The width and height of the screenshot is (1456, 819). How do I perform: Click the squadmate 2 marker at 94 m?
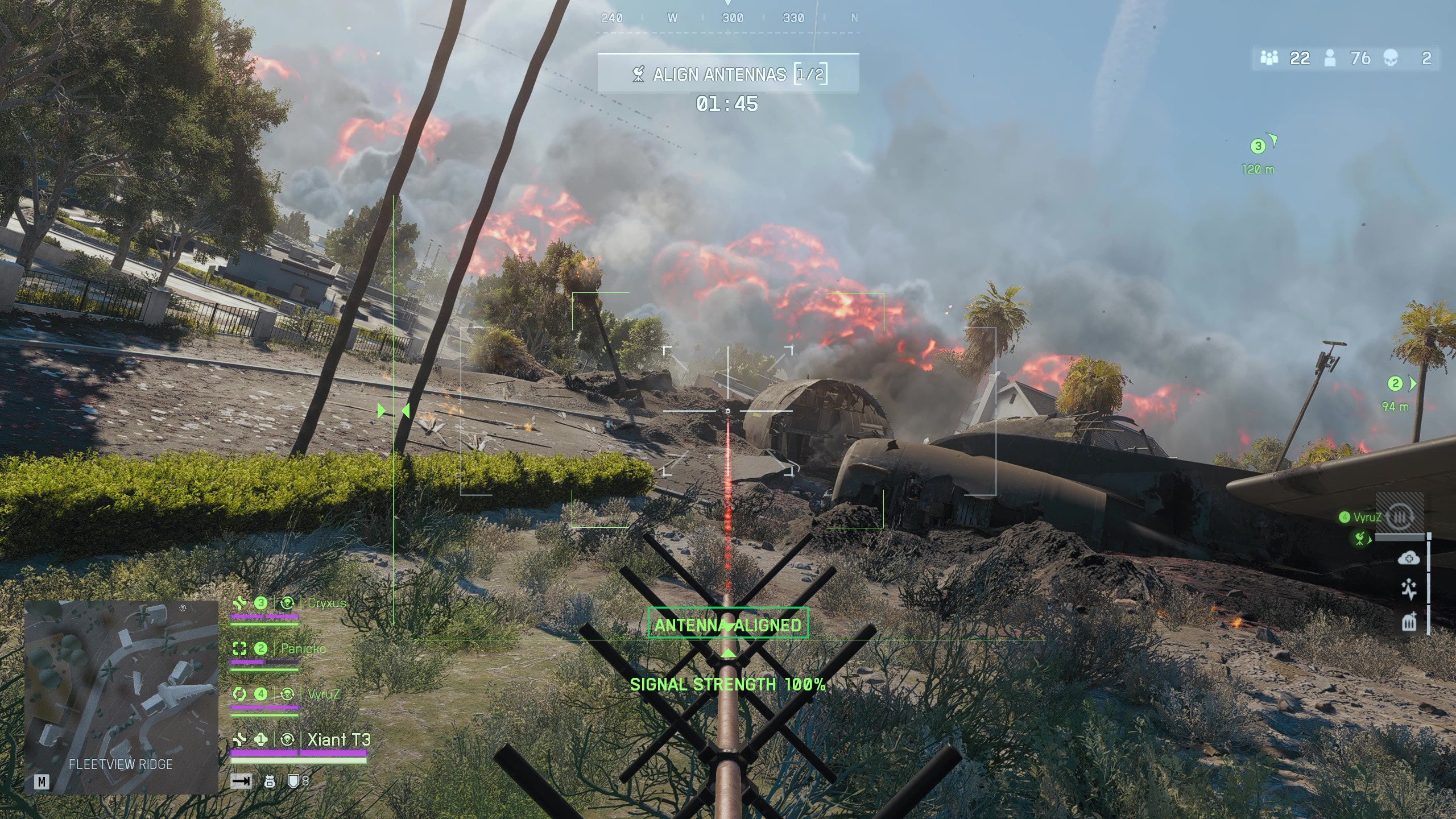[1395, 384]
